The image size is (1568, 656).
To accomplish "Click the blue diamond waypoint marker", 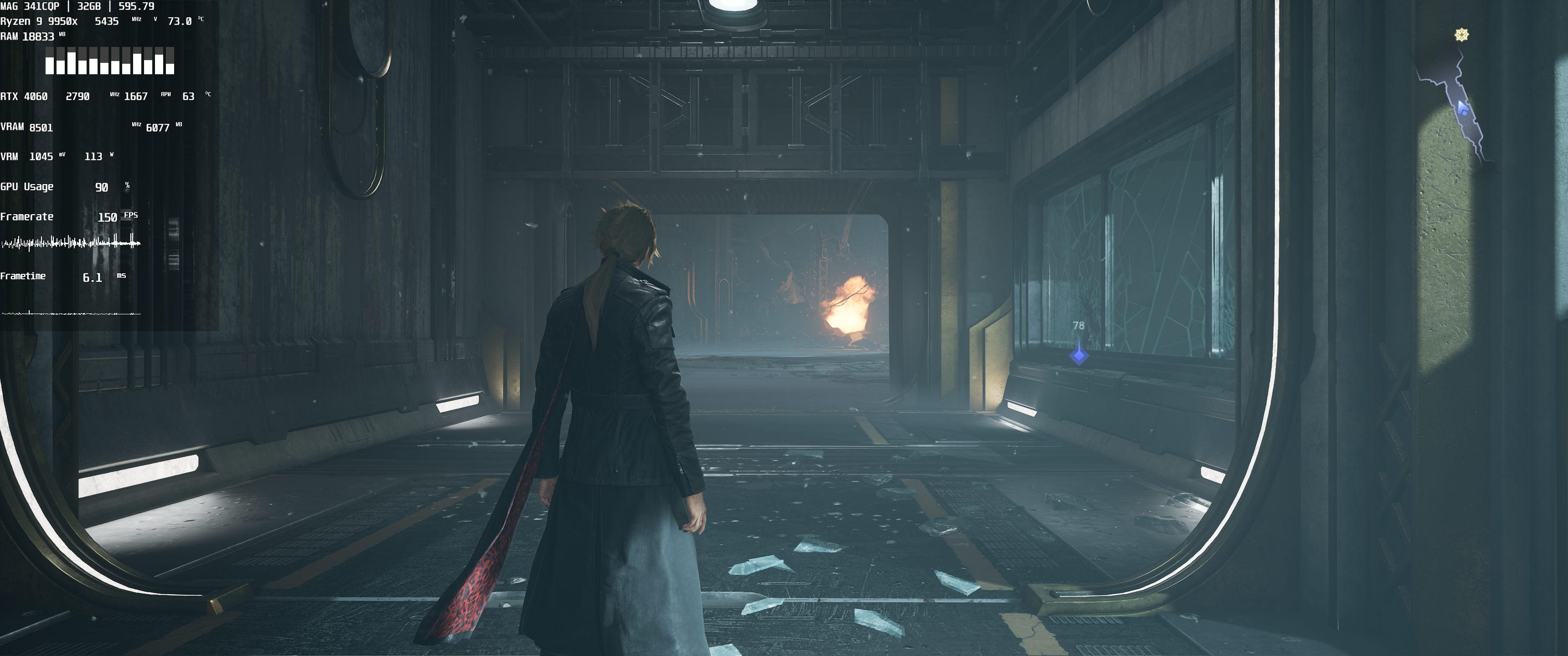I will [1078, 354].
